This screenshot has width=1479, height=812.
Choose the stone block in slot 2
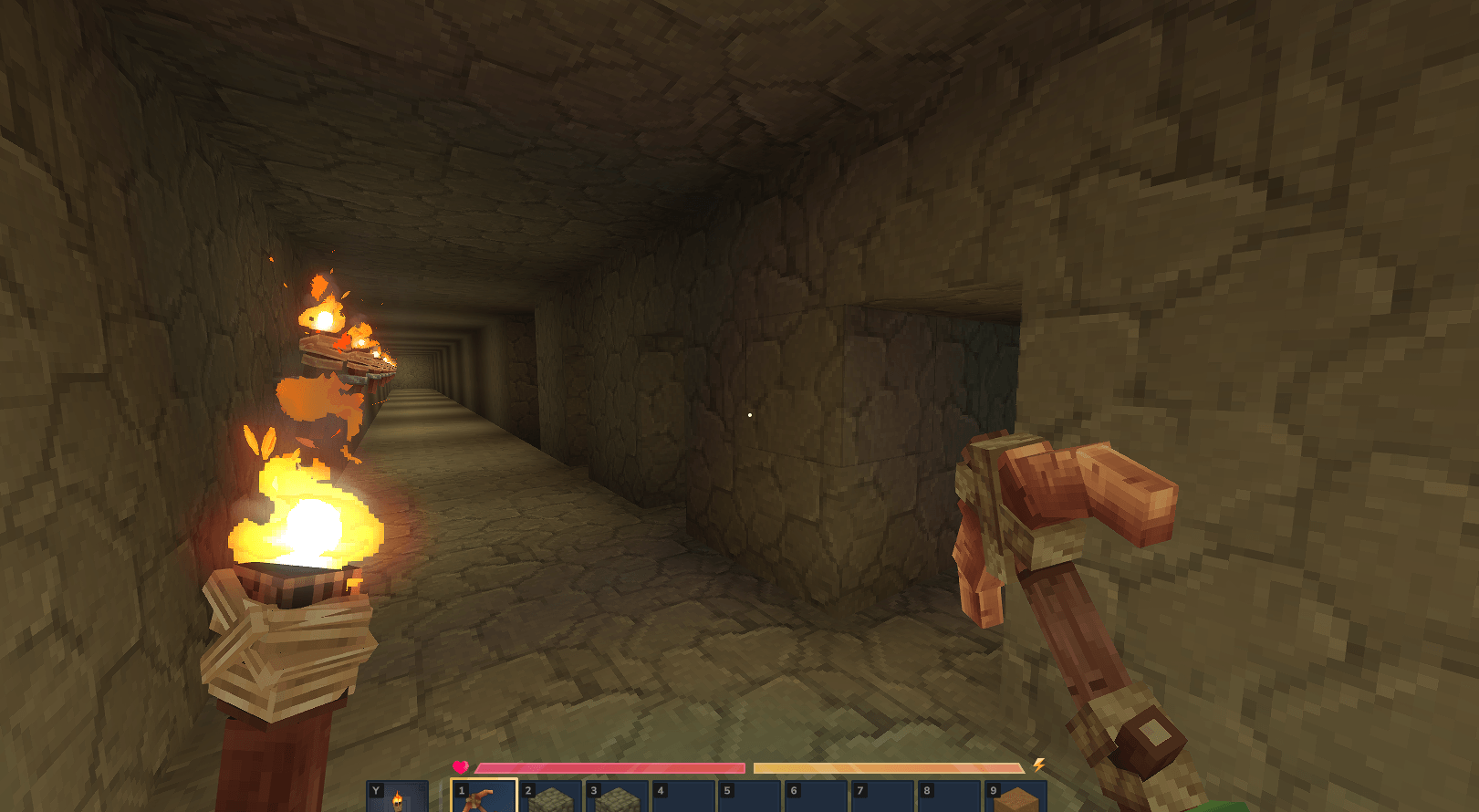coord(551,797)
